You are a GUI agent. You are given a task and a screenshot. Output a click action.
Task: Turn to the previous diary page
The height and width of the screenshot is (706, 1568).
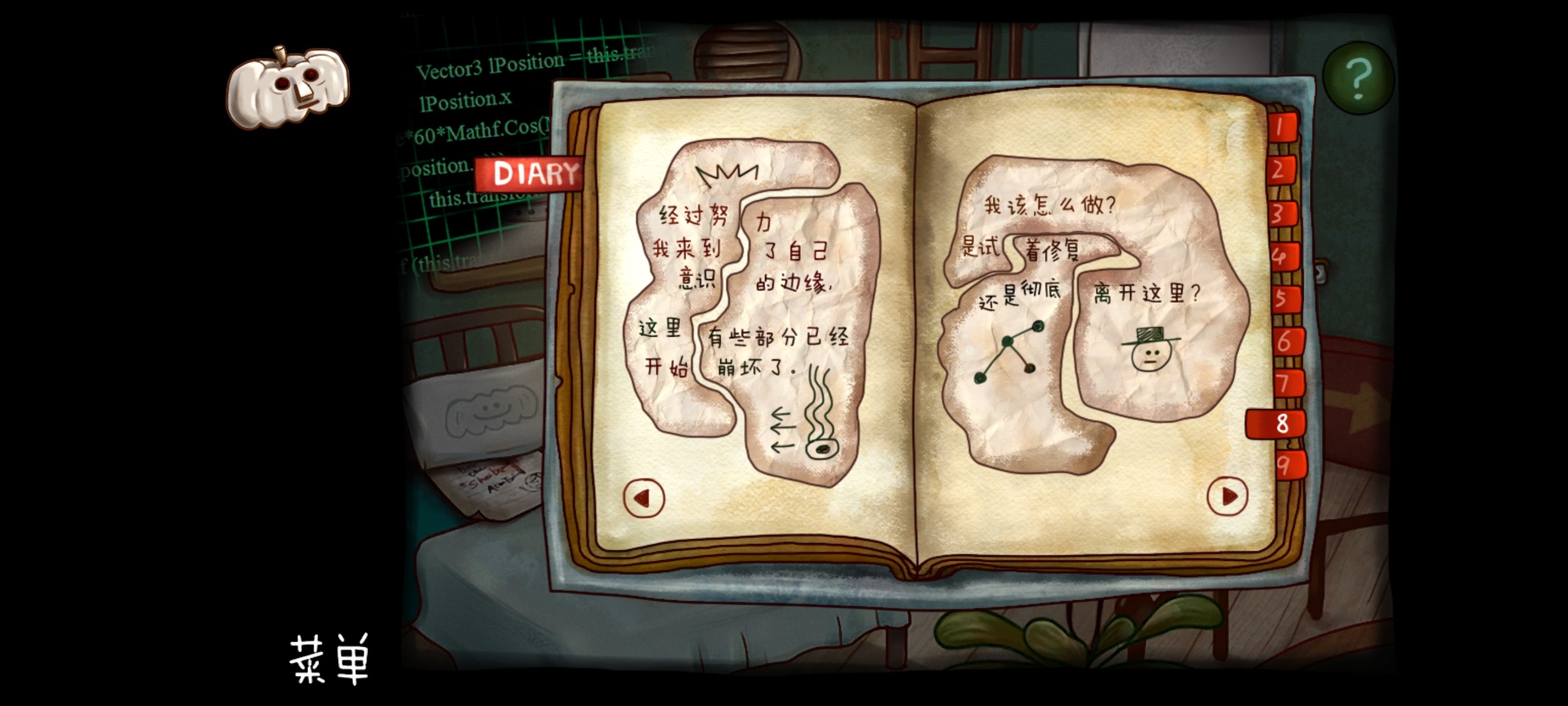click(x=643, y=498)
